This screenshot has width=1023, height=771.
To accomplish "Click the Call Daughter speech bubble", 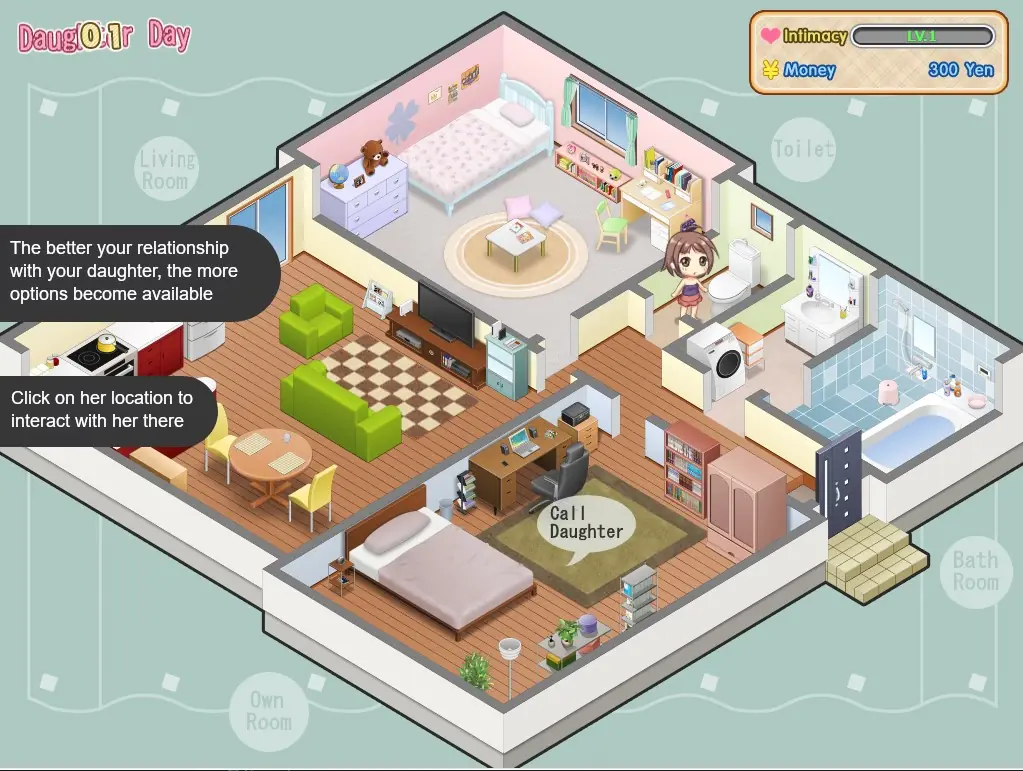I will click(585, 523).
